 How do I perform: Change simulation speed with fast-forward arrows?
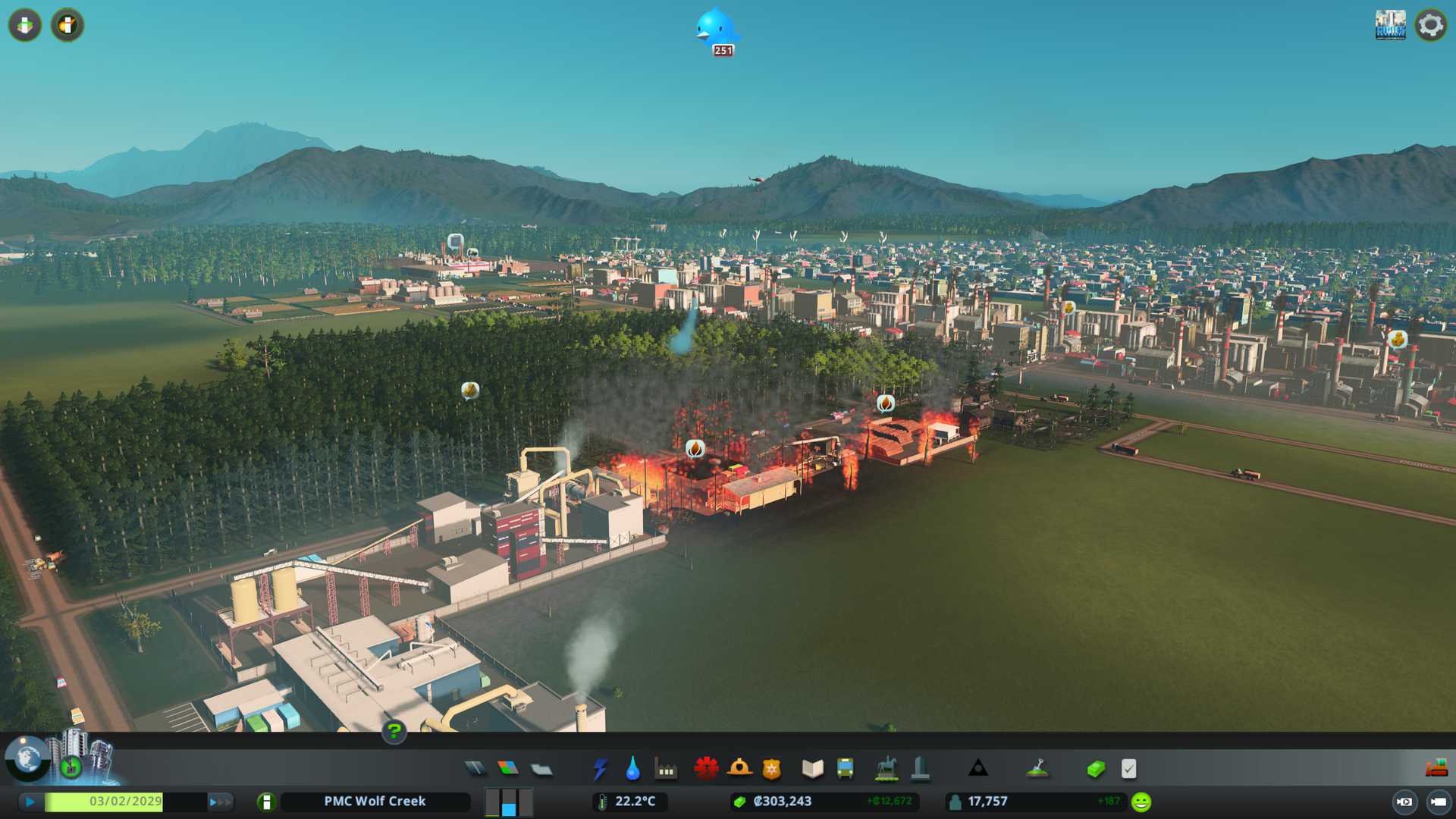coord(220,802)
